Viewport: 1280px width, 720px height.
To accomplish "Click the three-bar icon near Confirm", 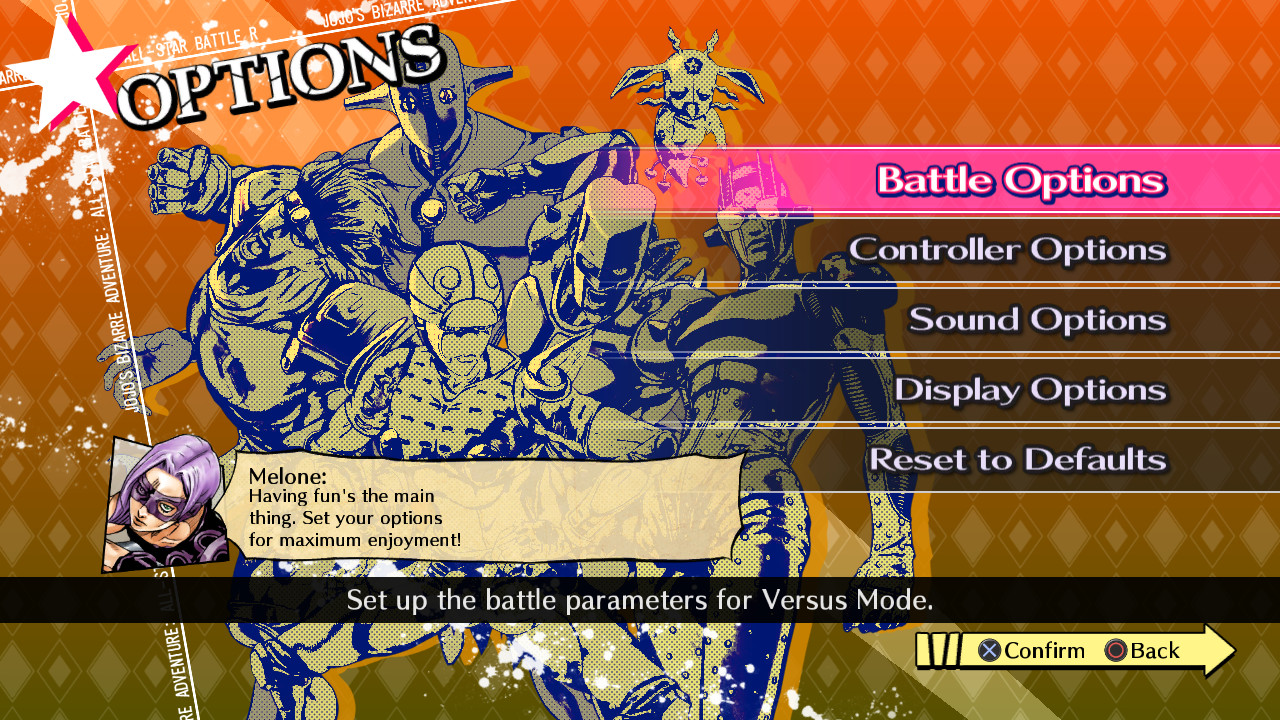I will click(x=938, y=650).
